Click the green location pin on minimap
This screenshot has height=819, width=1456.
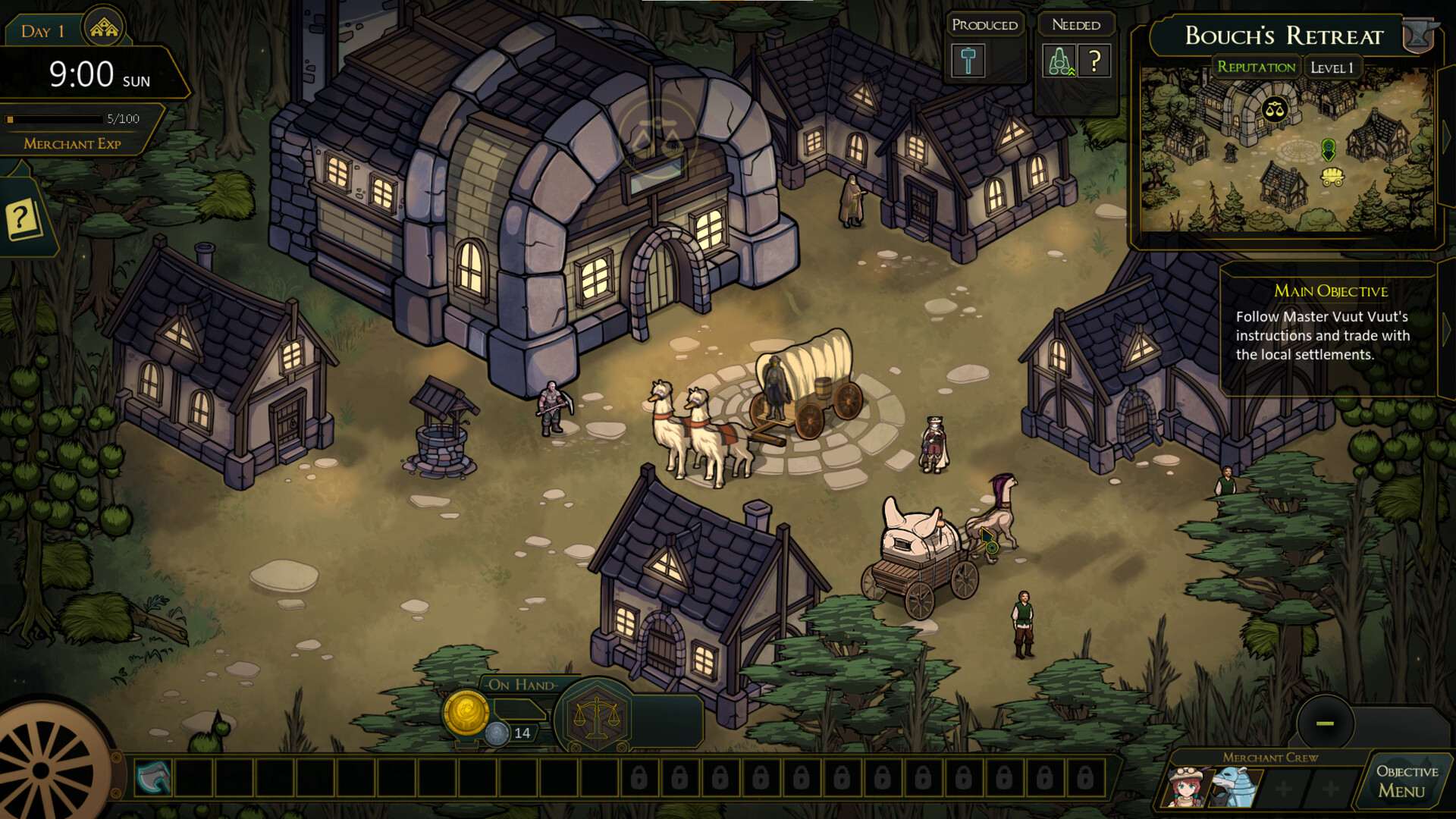tap(1328, 148)
